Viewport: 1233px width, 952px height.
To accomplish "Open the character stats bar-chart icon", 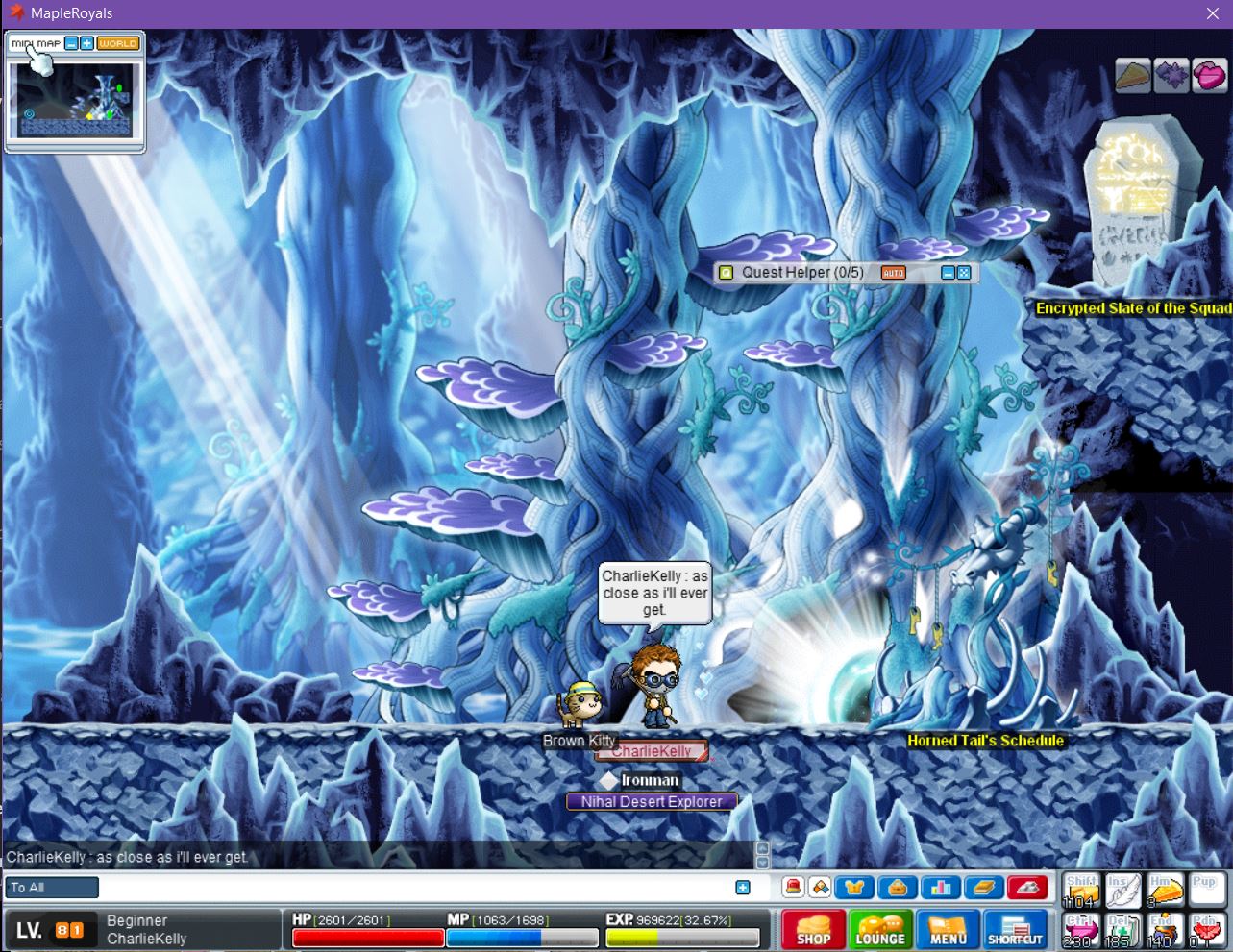I will click(x=940, y=888).
